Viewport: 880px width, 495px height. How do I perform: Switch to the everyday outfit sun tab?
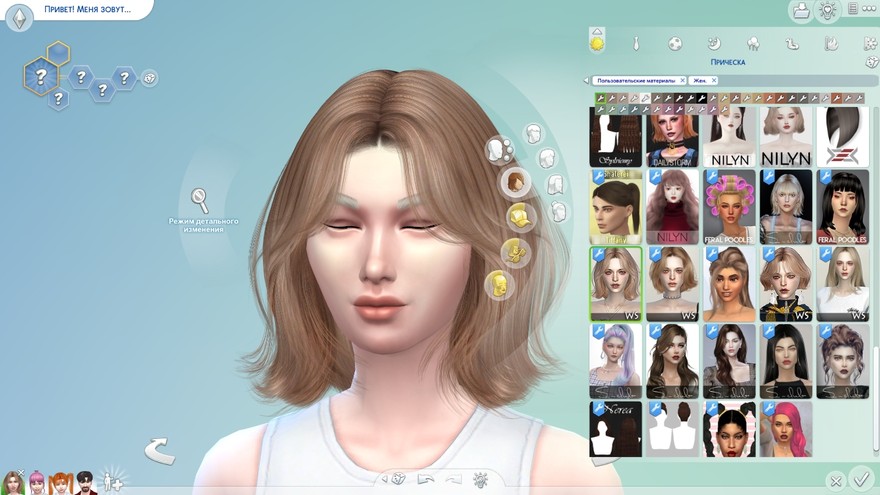pos(597,42)
